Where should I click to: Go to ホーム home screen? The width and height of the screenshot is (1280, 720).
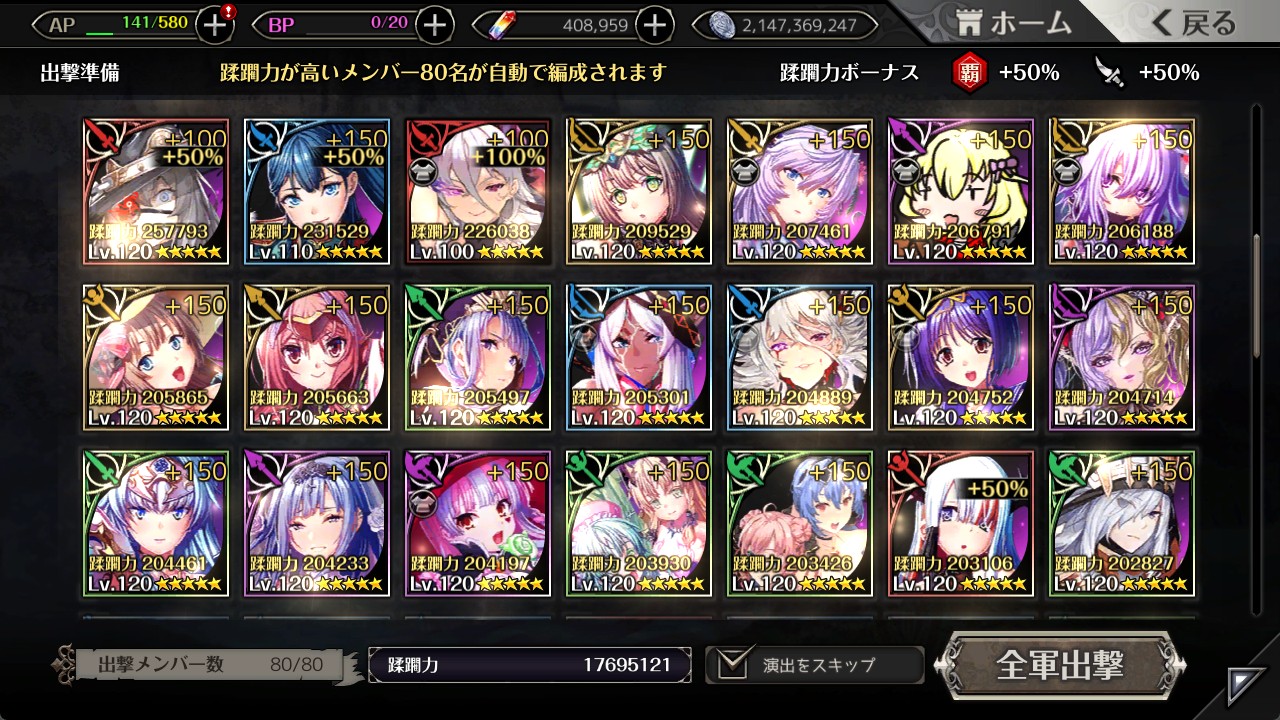[1013, 23]
